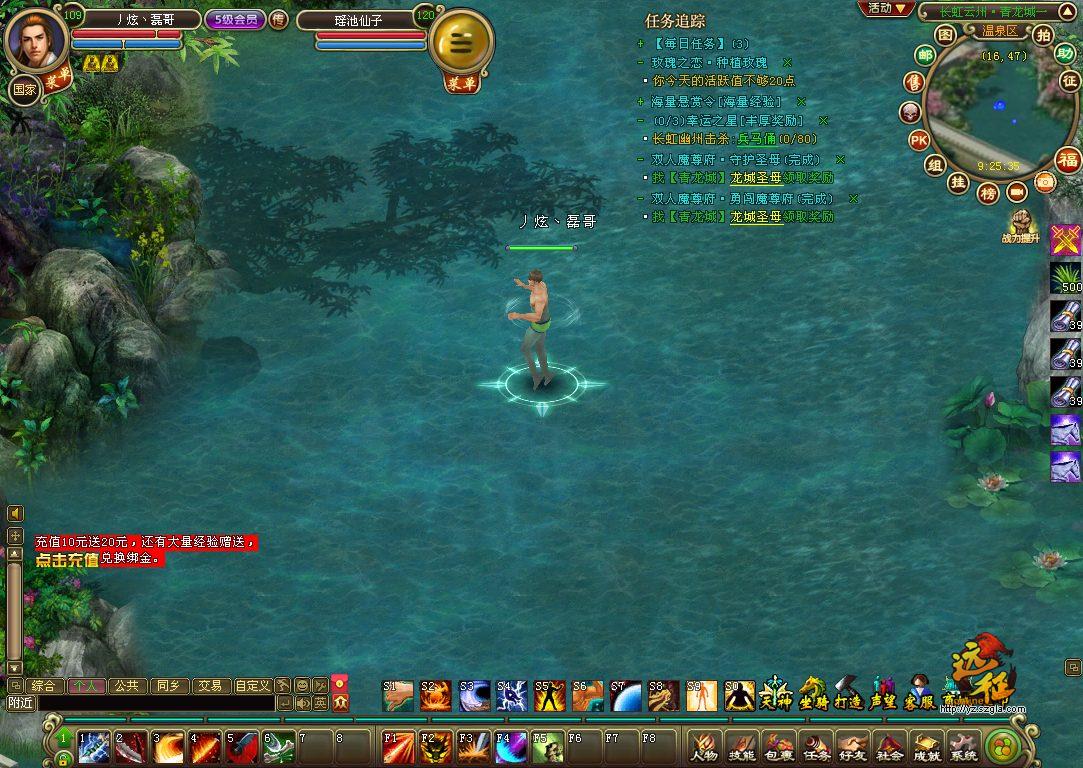Open the 活动 events dropdown
The height and width of the screenshot is (768, 1083).
pos(886,8)
